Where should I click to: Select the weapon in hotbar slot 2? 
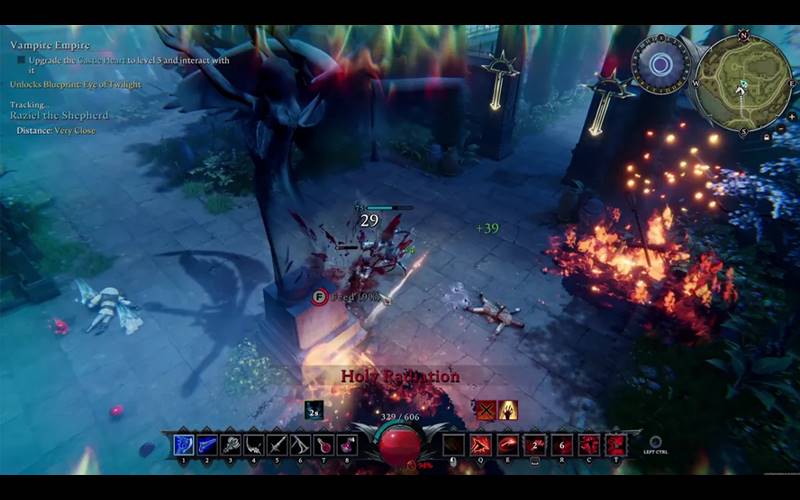(208, 445)
